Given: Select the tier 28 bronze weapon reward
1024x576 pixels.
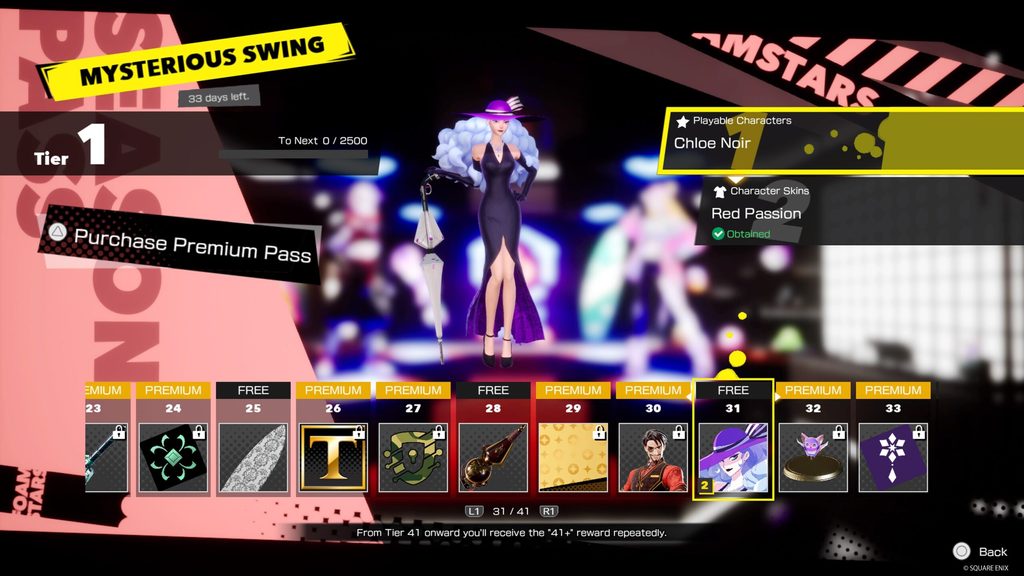Looking at the screenshot, I should pyautogui.click(x=493, y=457).
